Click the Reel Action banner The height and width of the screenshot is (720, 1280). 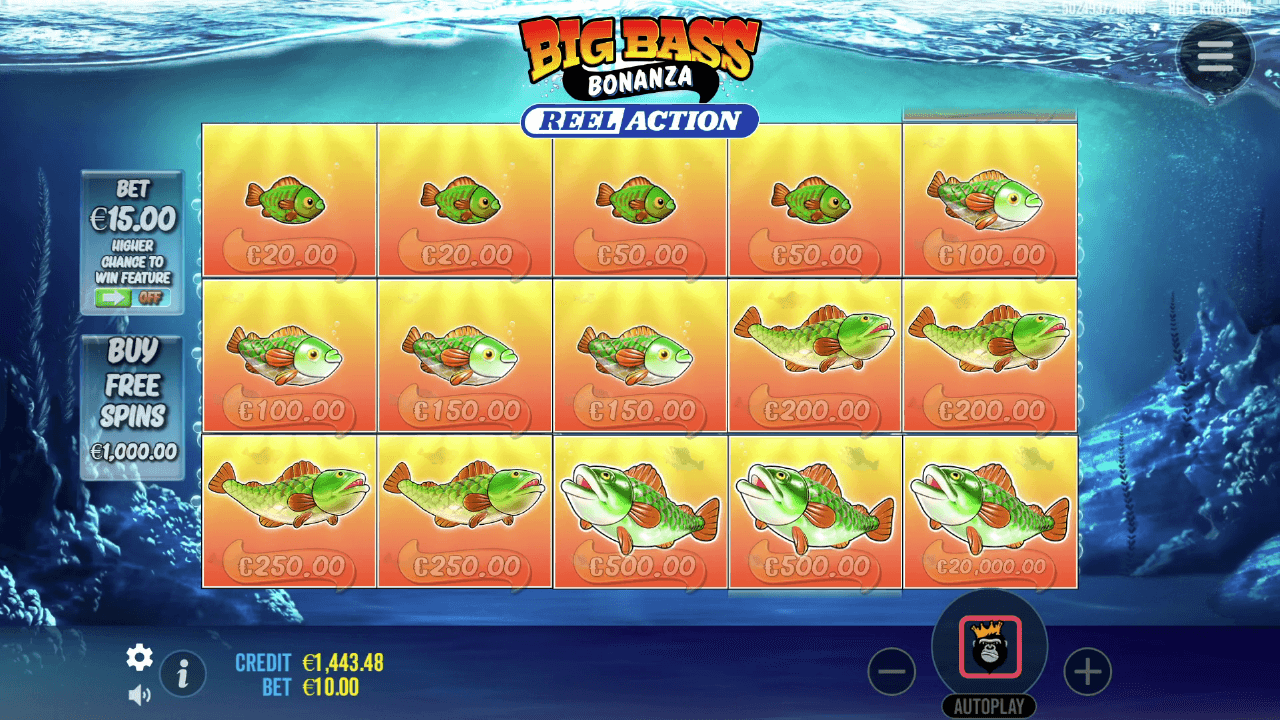click(x=639, y=122)
